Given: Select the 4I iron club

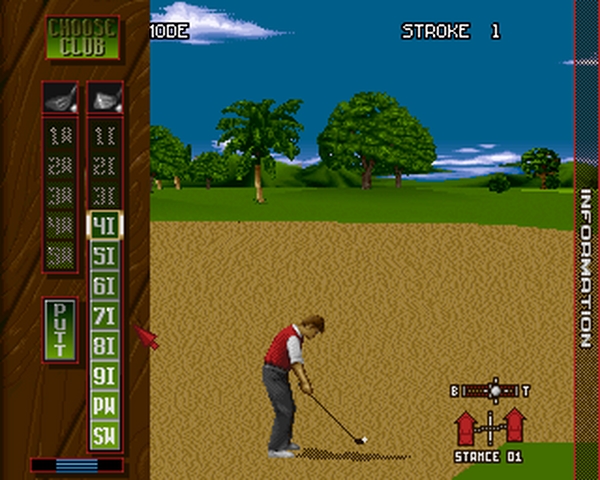Looking at the screenshot, I should coord(105,226).
